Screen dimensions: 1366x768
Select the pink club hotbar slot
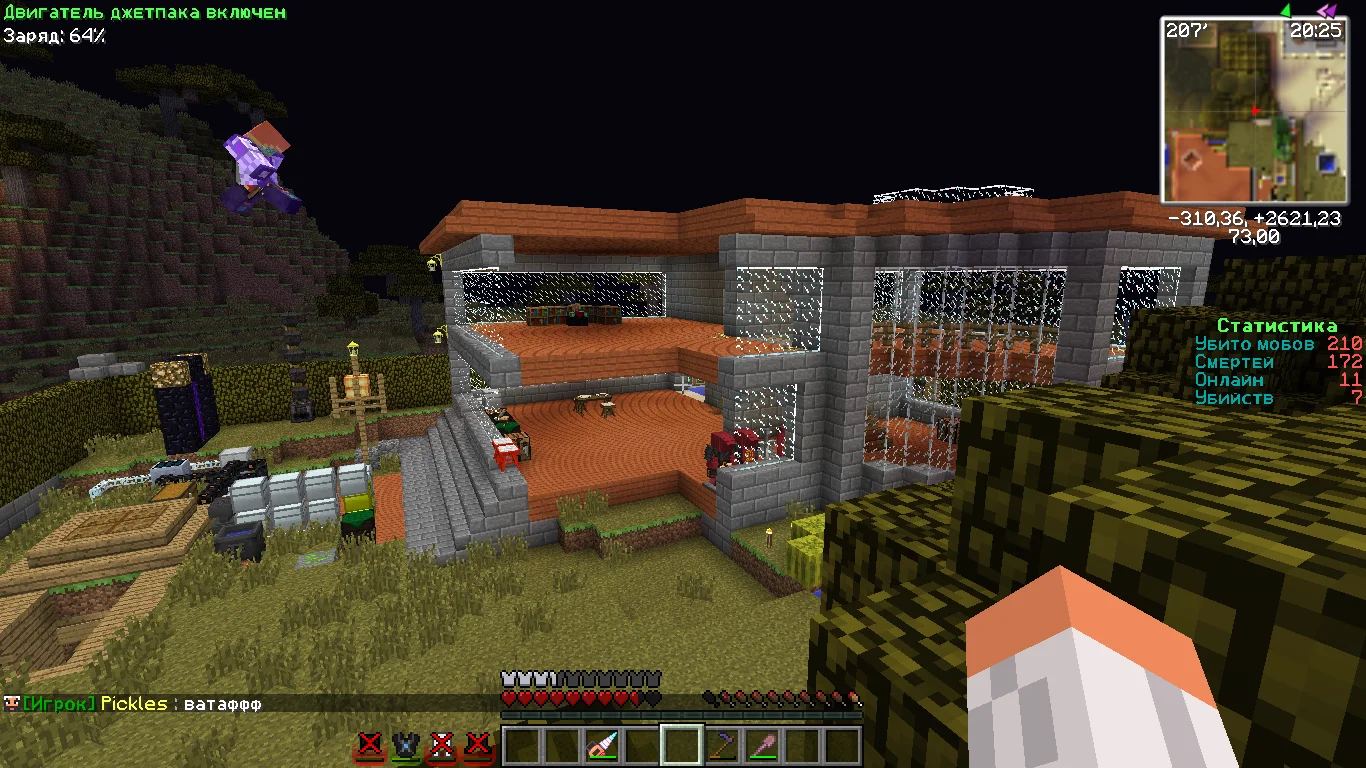pyautogui.click(x=762, y=746)
